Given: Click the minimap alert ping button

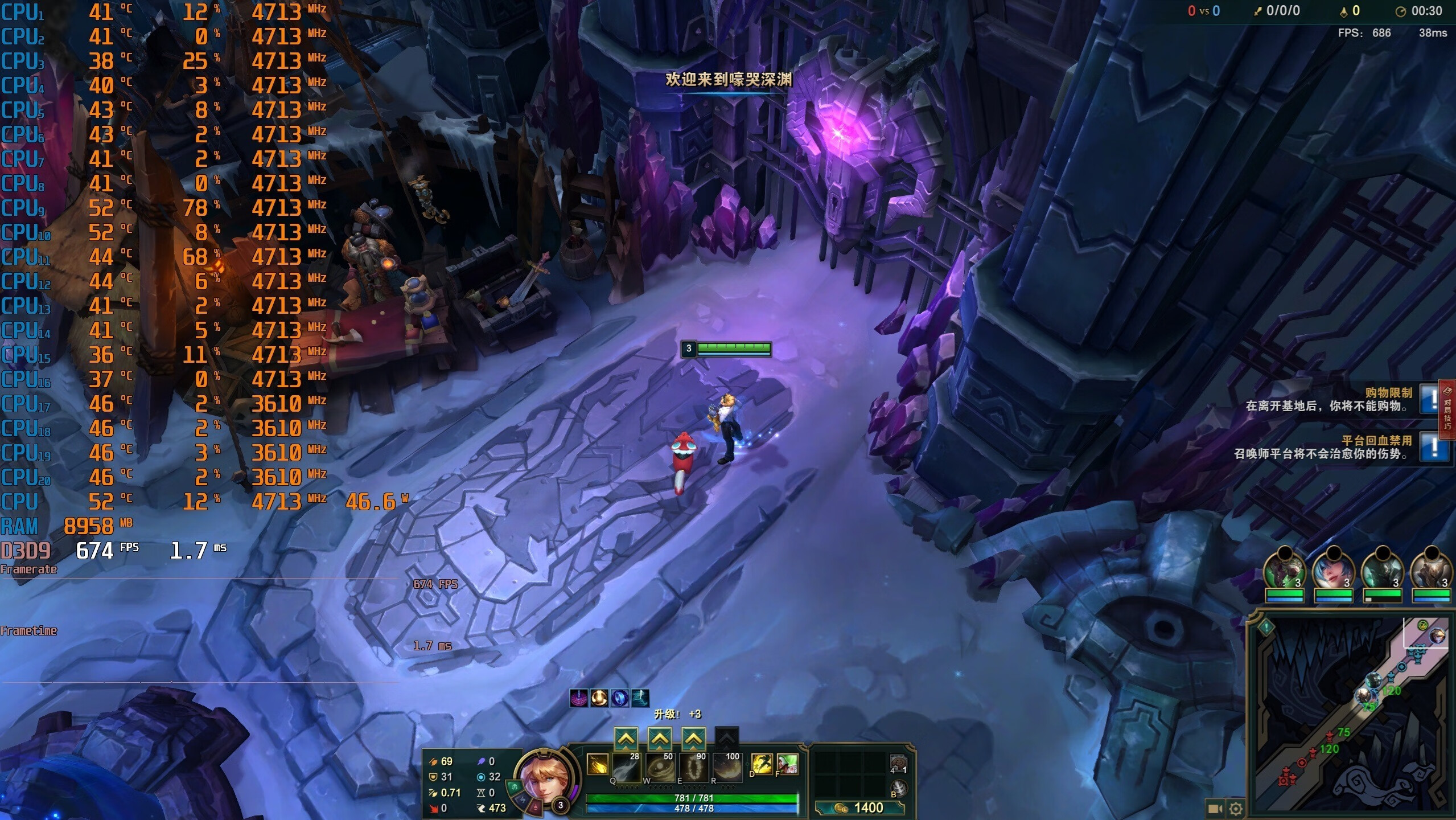Looking at the screenshot, I should (x=1266, y=628).
